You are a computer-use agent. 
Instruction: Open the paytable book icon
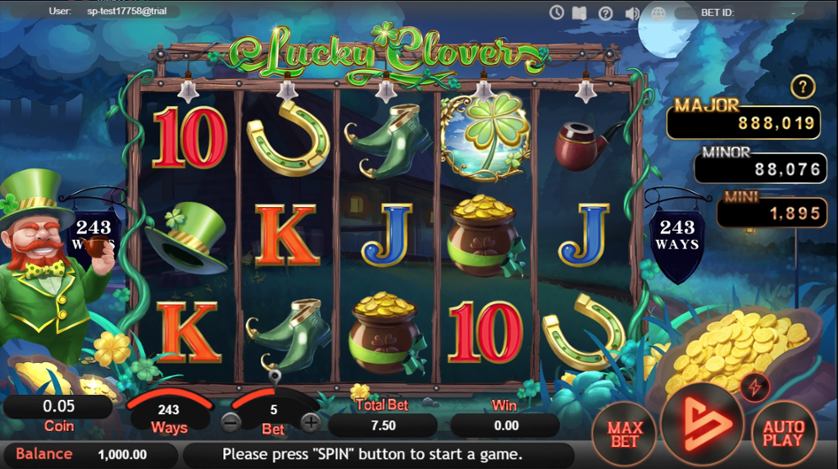click(x=581, y=13)
